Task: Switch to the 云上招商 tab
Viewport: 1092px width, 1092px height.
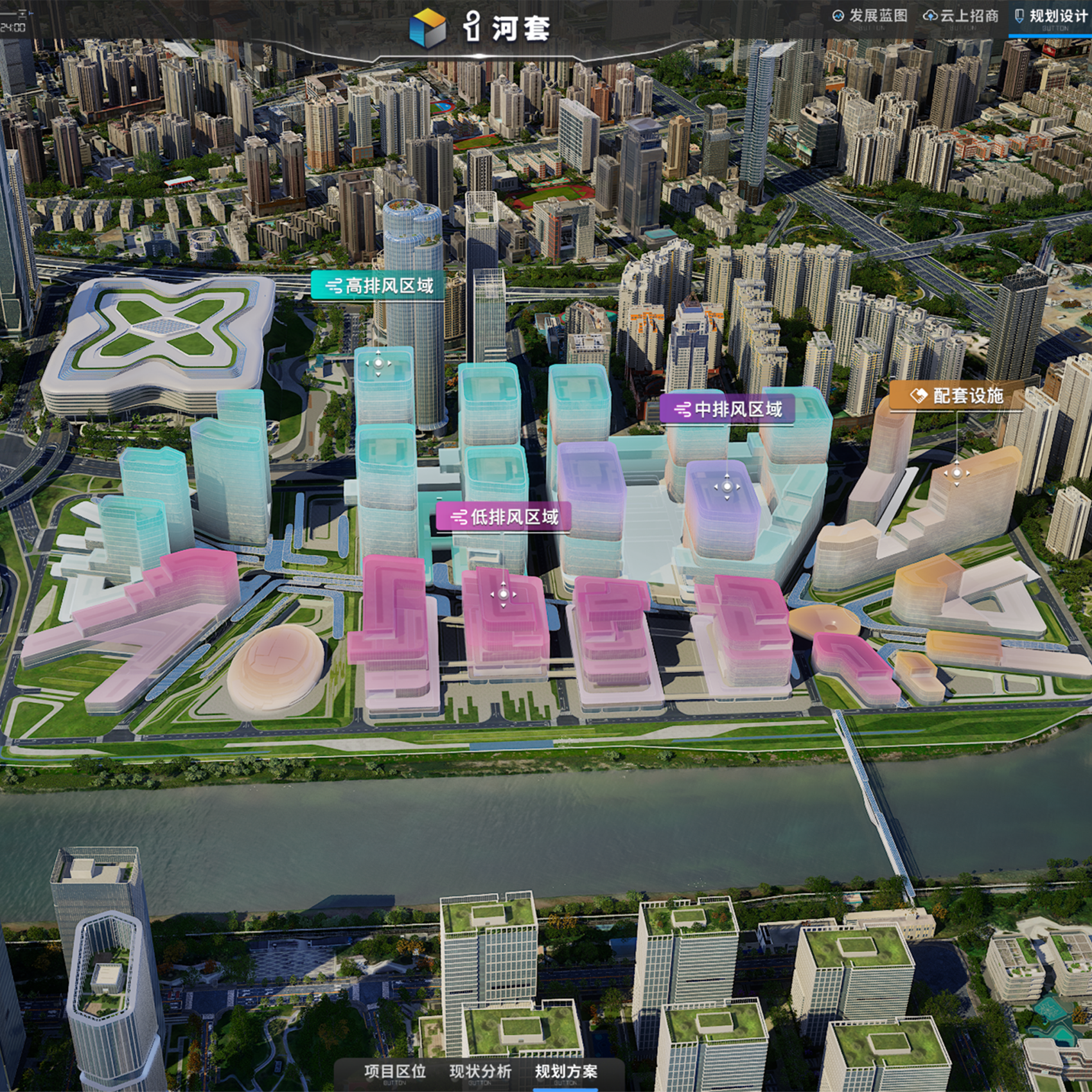Action: pos(961,16)
